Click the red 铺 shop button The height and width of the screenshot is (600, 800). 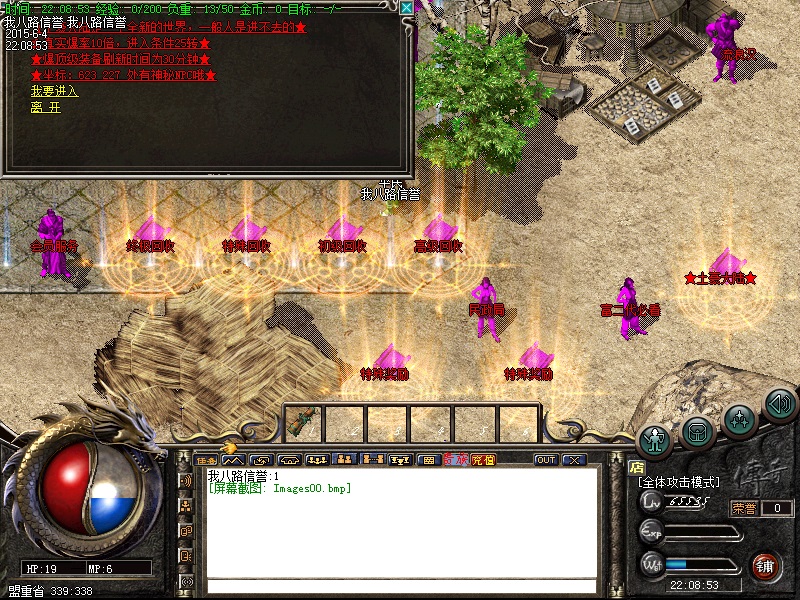(764, 566)
